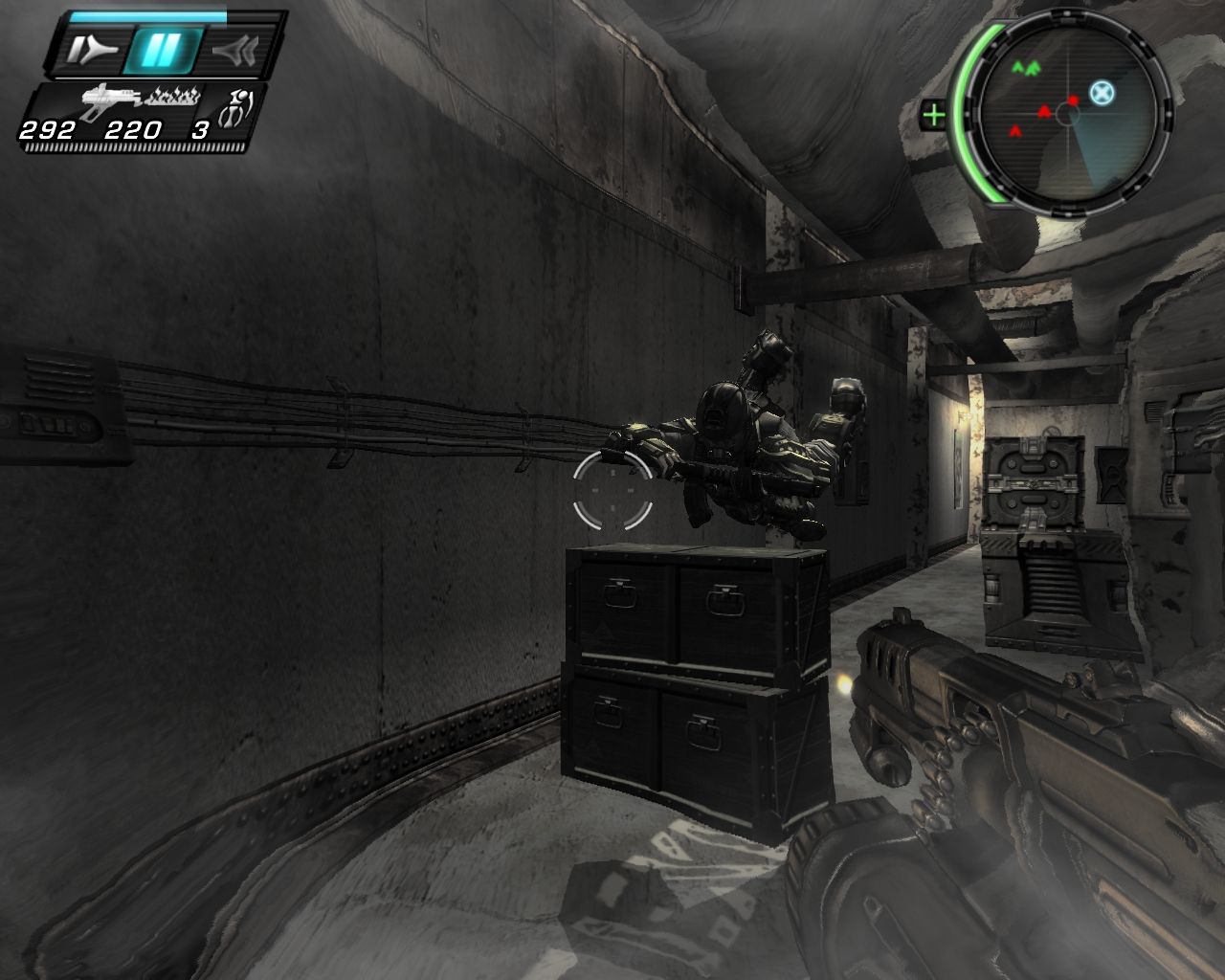Select the blue X objective marker on radar

[1102, 93]
